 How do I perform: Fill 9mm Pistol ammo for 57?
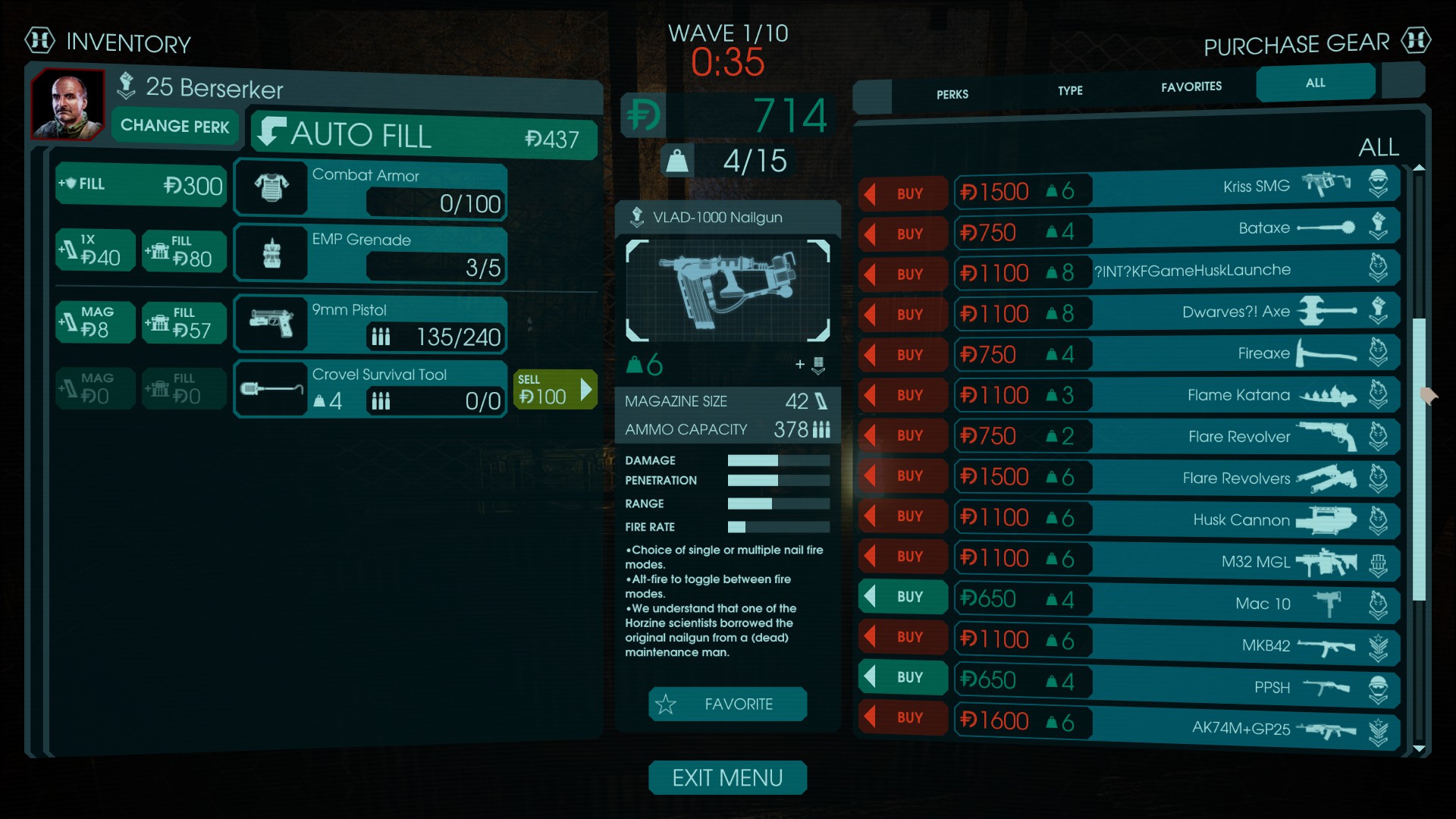point(183,323)
